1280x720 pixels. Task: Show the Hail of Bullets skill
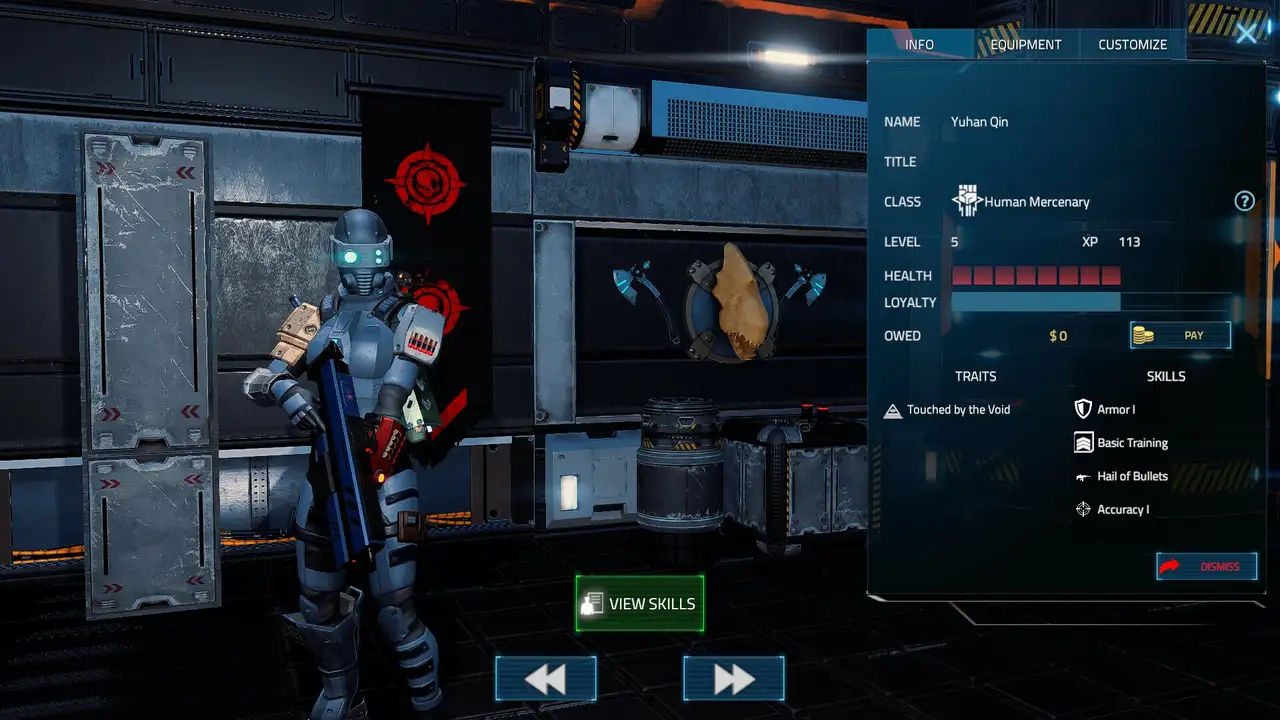(x=1131, y=476)
